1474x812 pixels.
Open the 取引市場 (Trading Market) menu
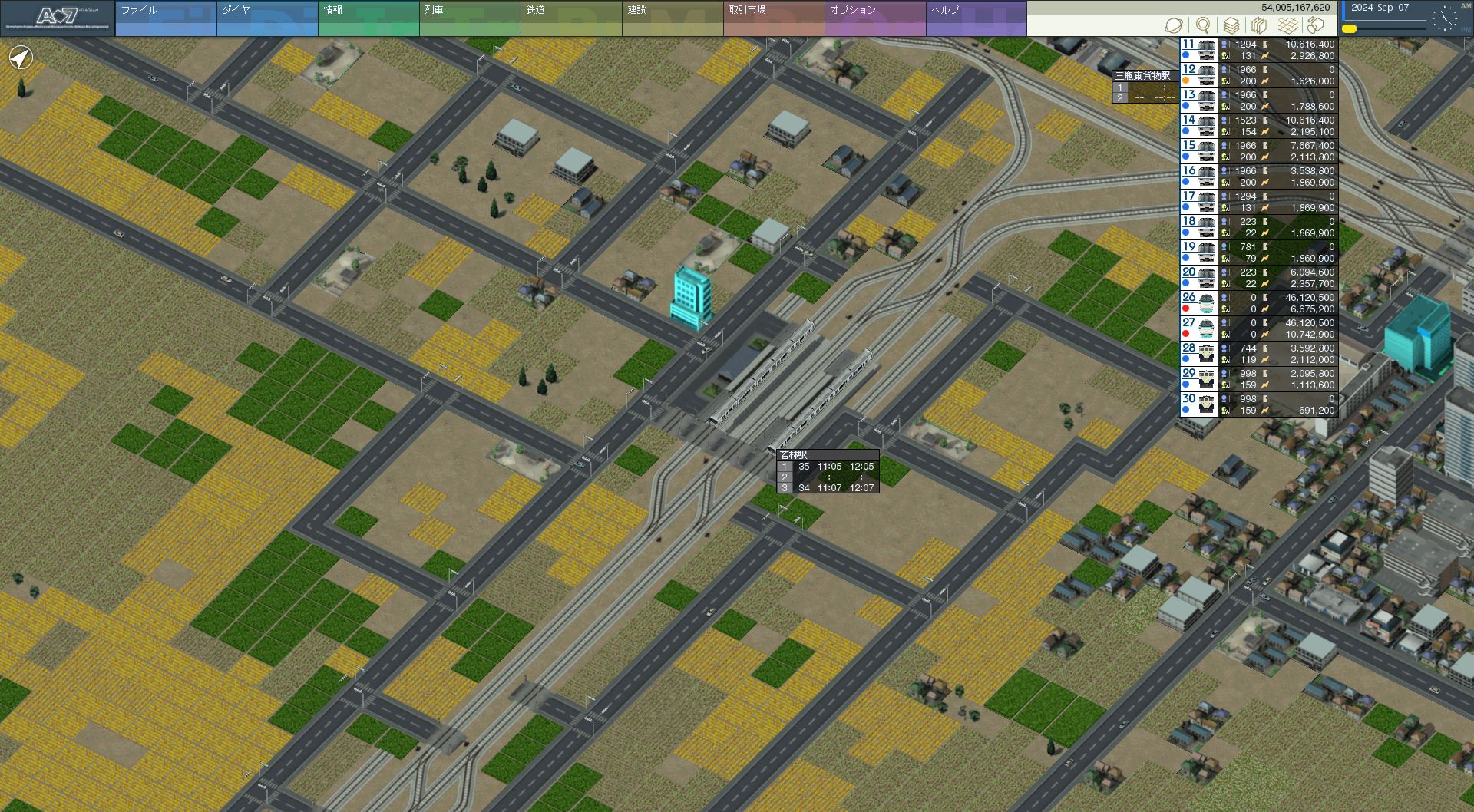click(773, 18)
